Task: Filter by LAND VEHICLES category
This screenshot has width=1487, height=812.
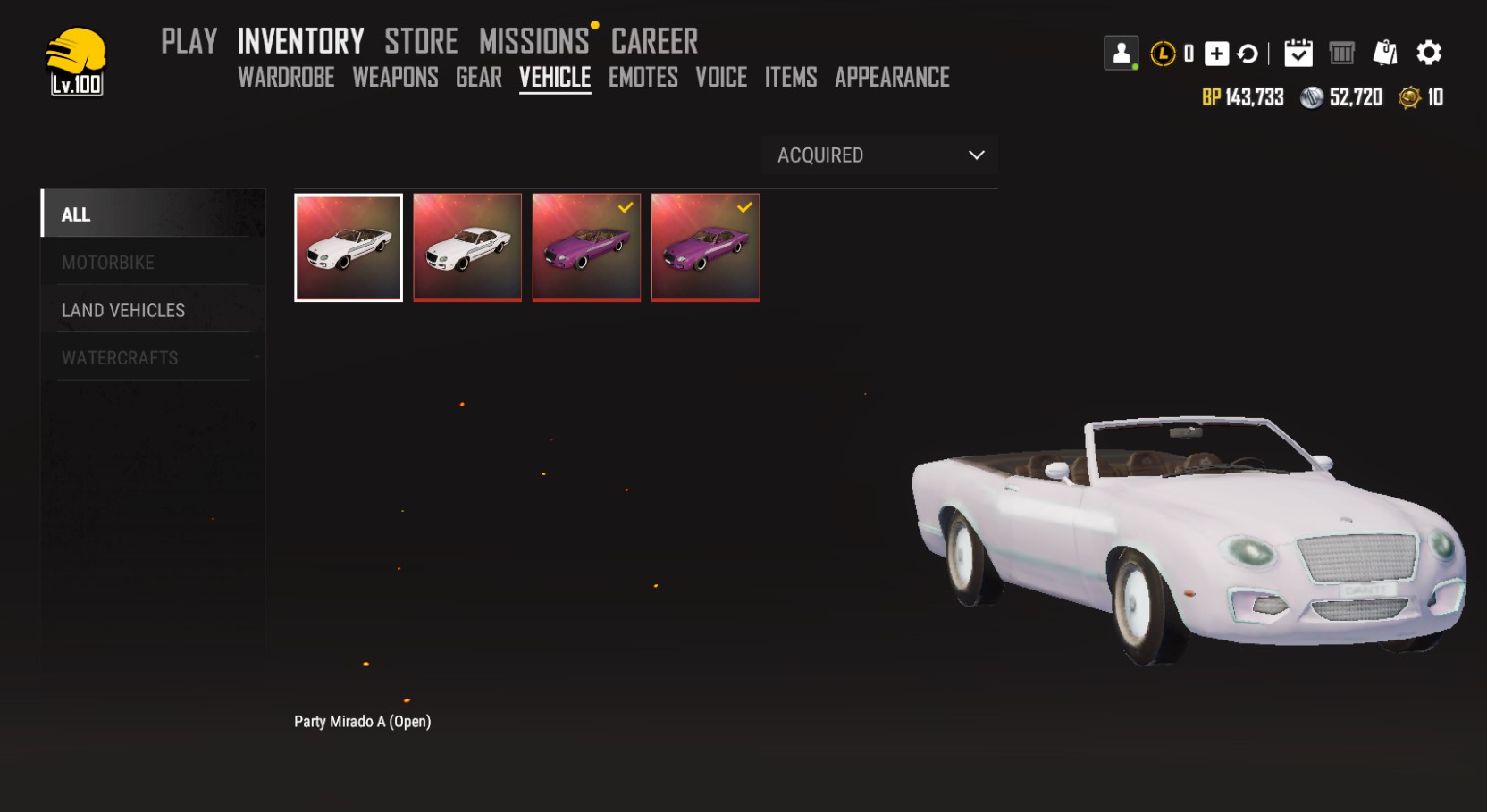Action: [123, 310]
